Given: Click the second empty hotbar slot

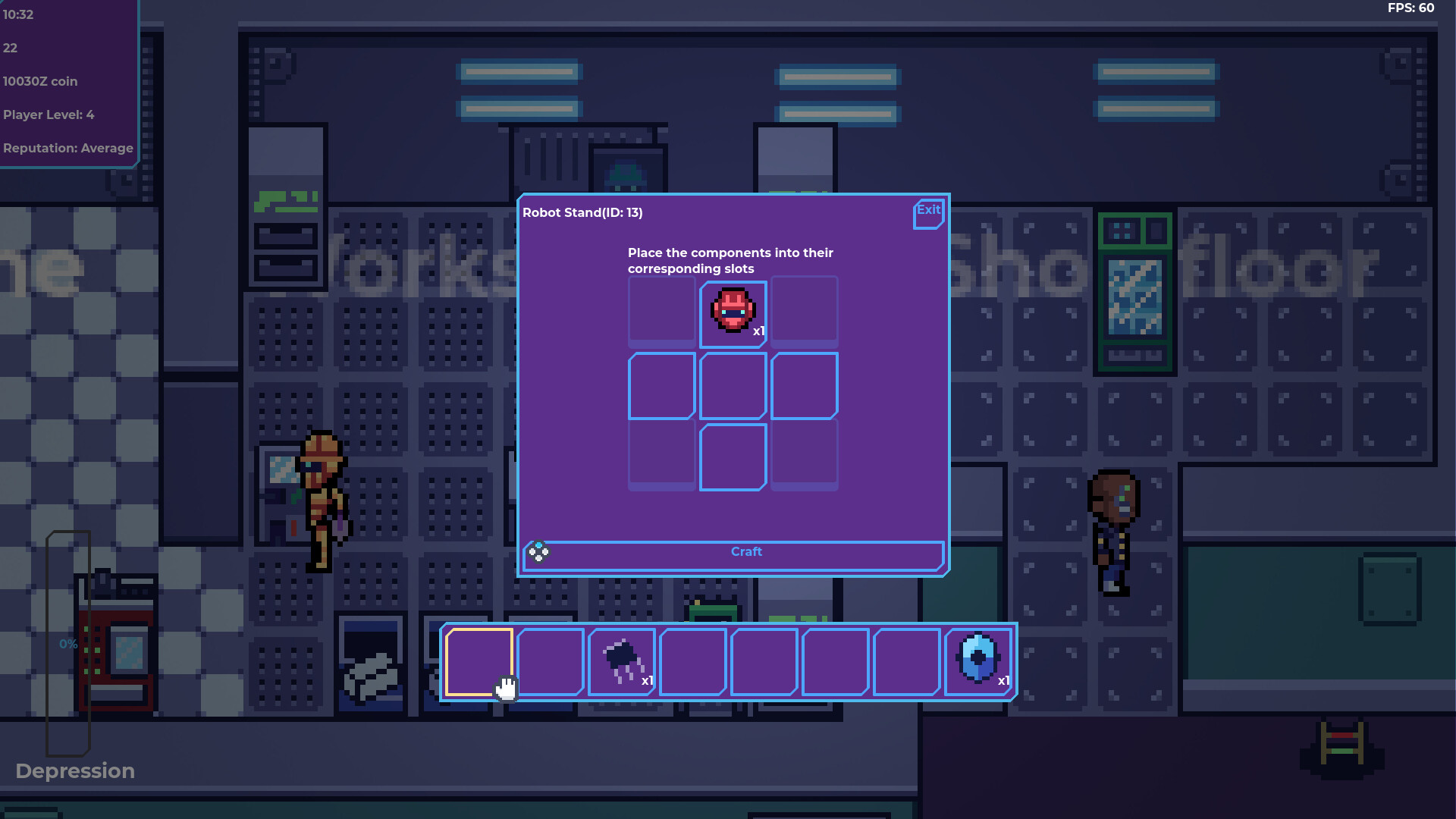Looking at the screenshot, I should click(550, 660).
